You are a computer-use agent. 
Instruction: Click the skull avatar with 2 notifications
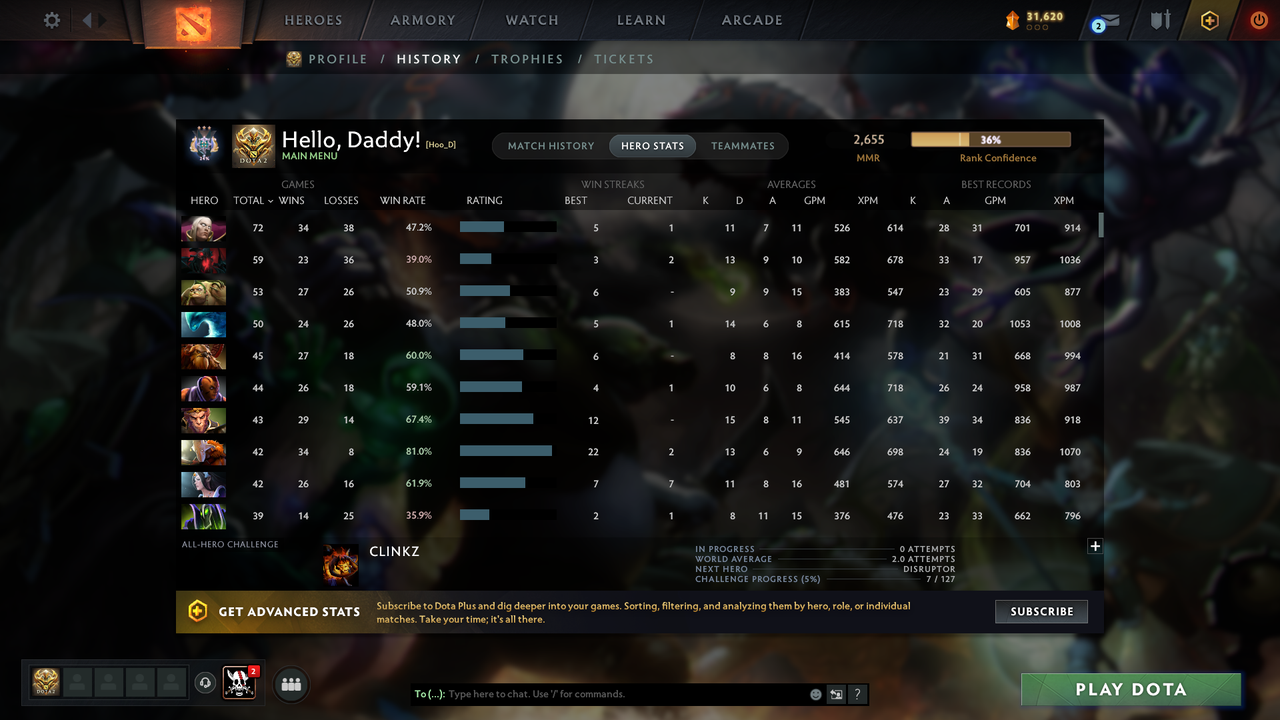[x=238, y=683]
